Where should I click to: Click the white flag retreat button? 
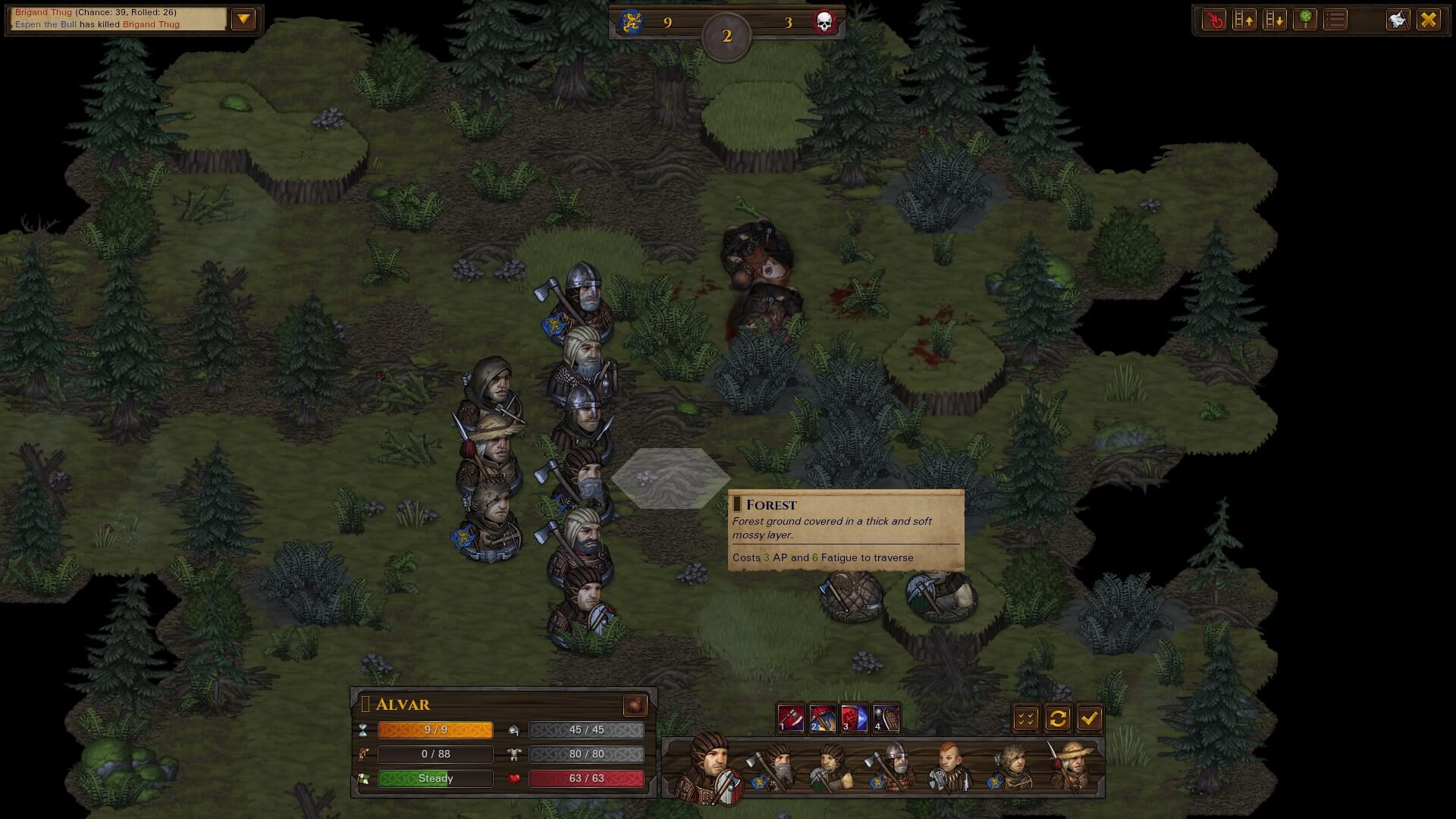click(1398, 20)
